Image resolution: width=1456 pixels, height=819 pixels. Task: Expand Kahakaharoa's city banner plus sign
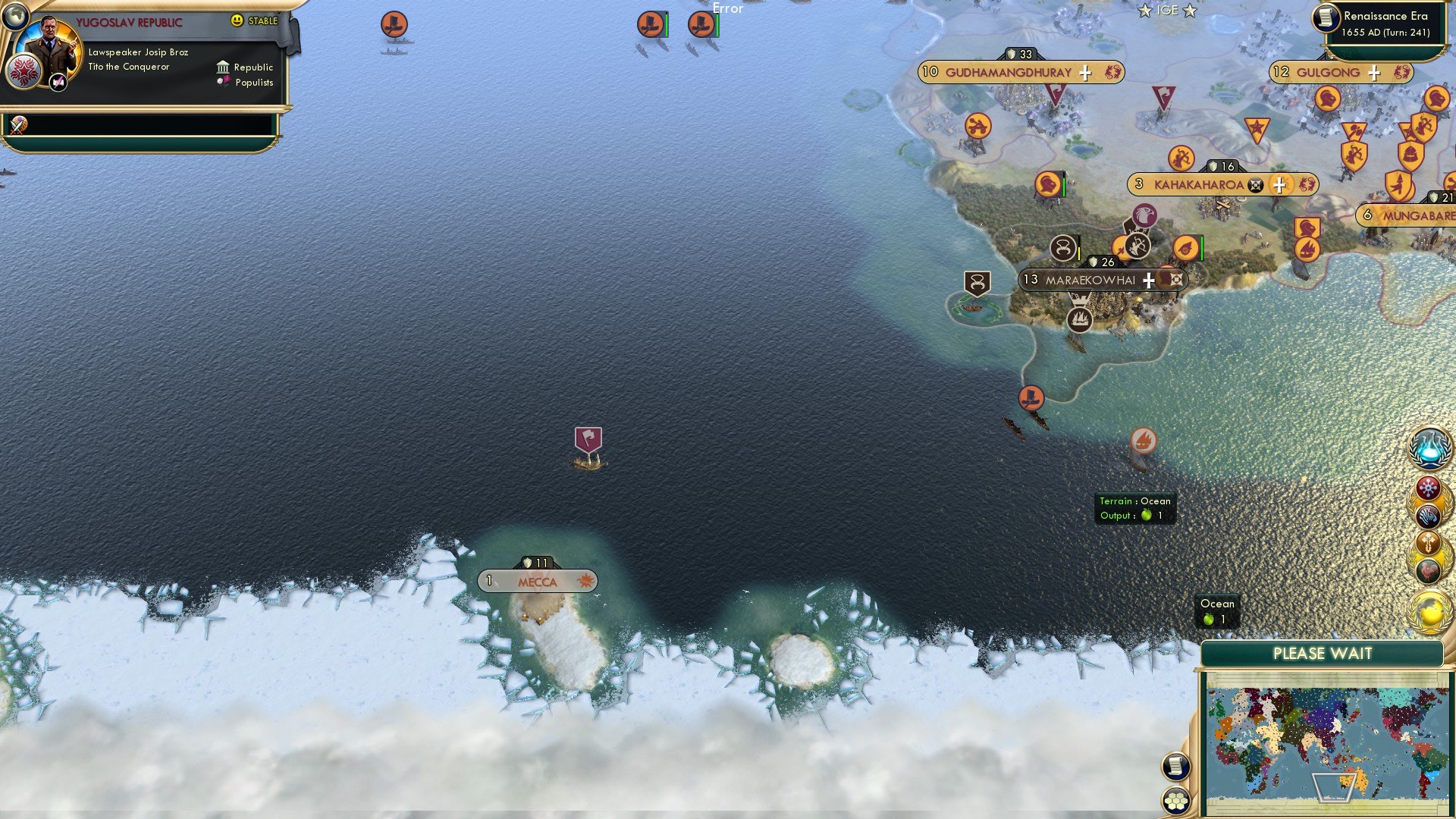pyautogui.click(x=1279, y=186)
